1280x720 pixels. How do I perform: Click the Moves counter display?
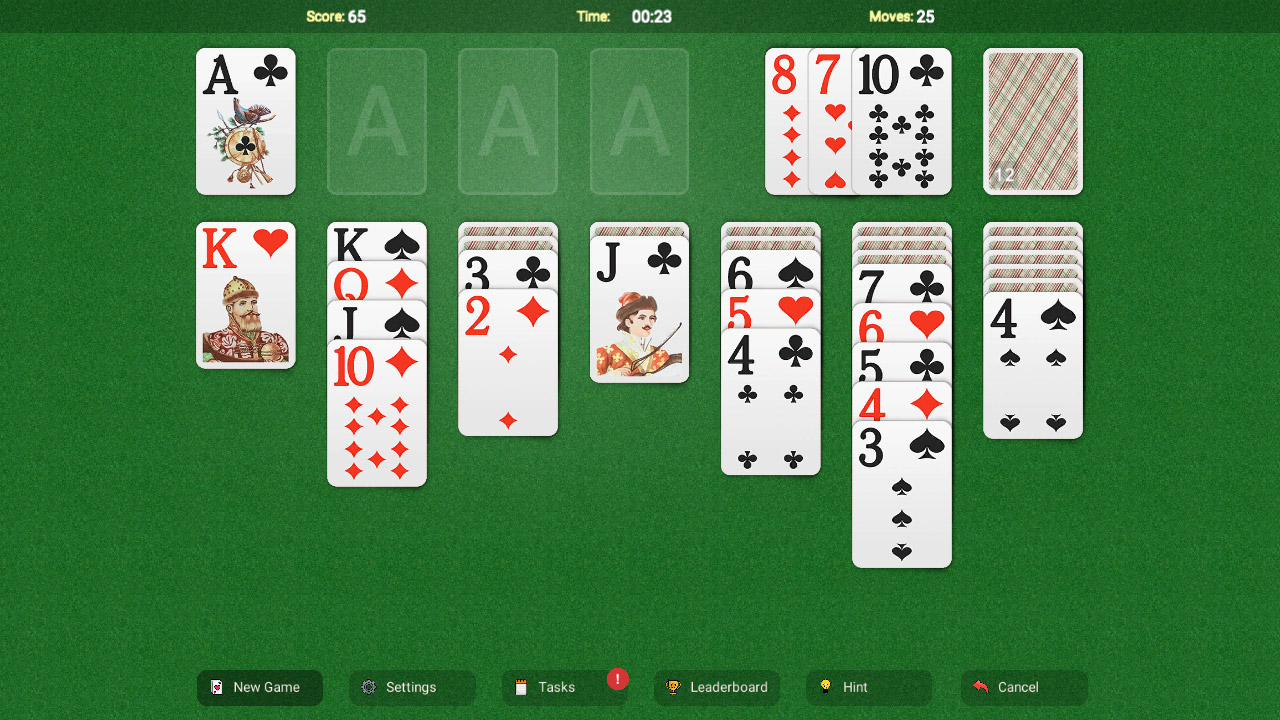(x=901, y=16)
